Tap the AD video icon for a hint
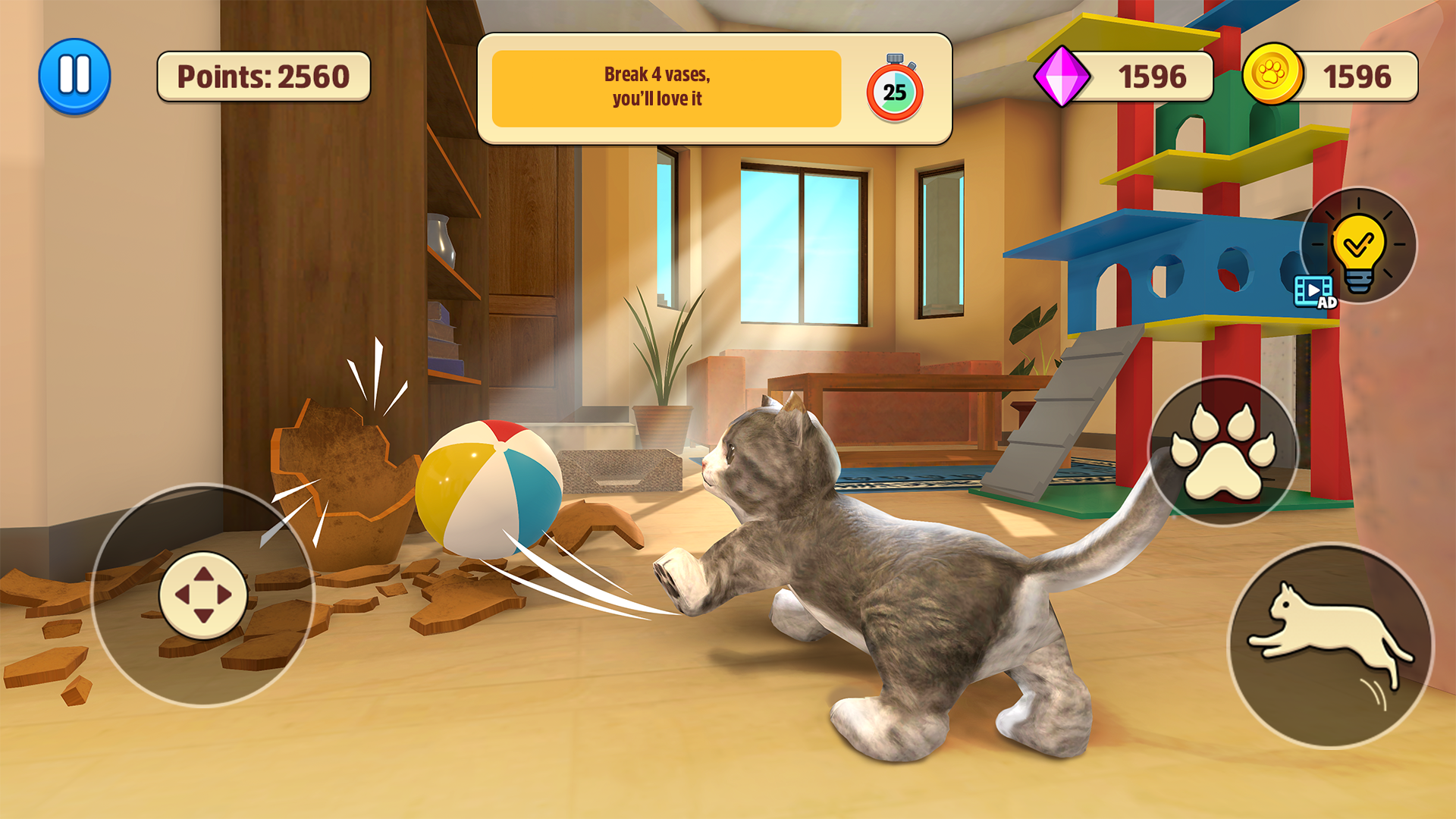 [1314, 292]
